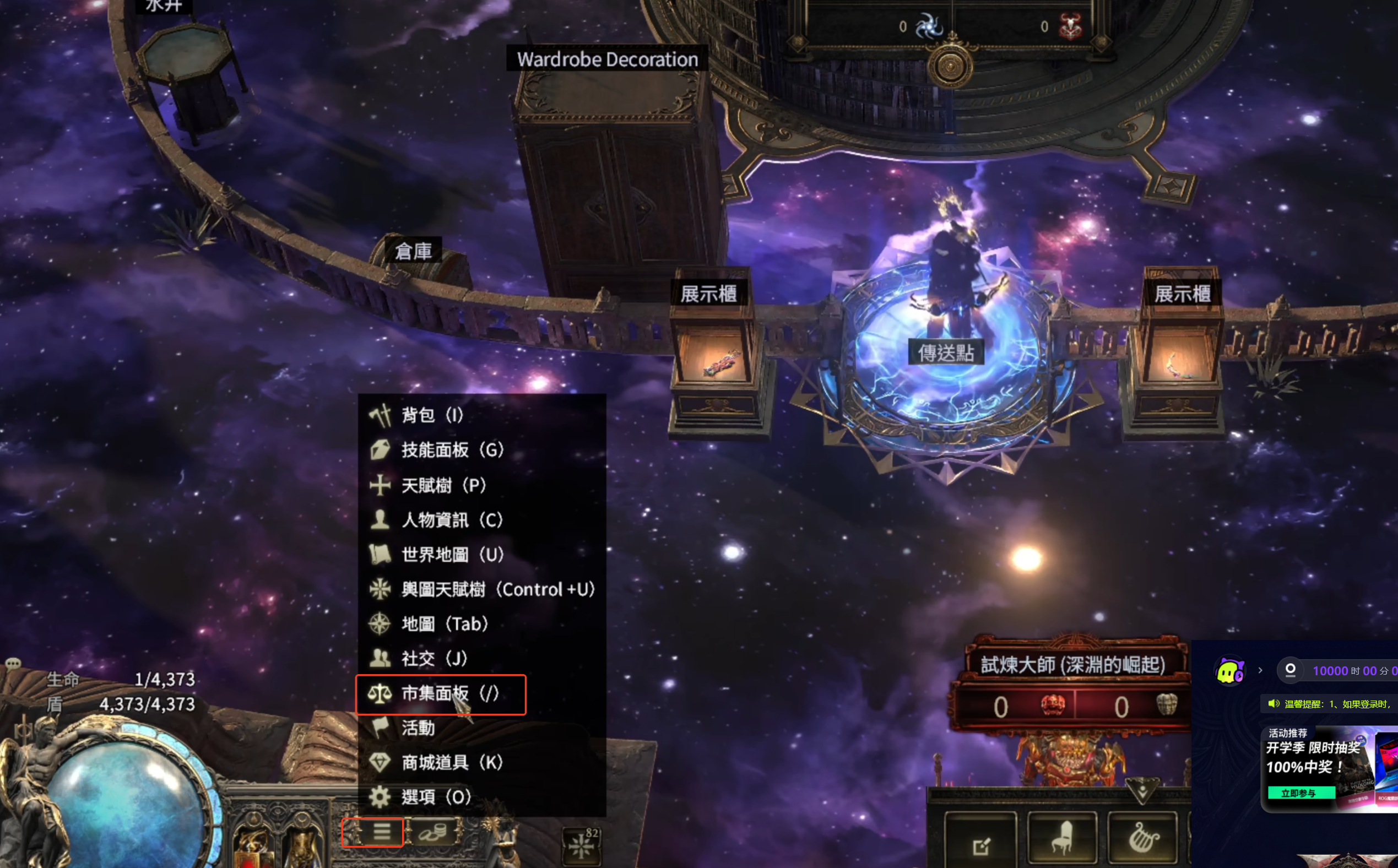
Task: Click the atlas star icon marked 82
Action: coord(582,844)
